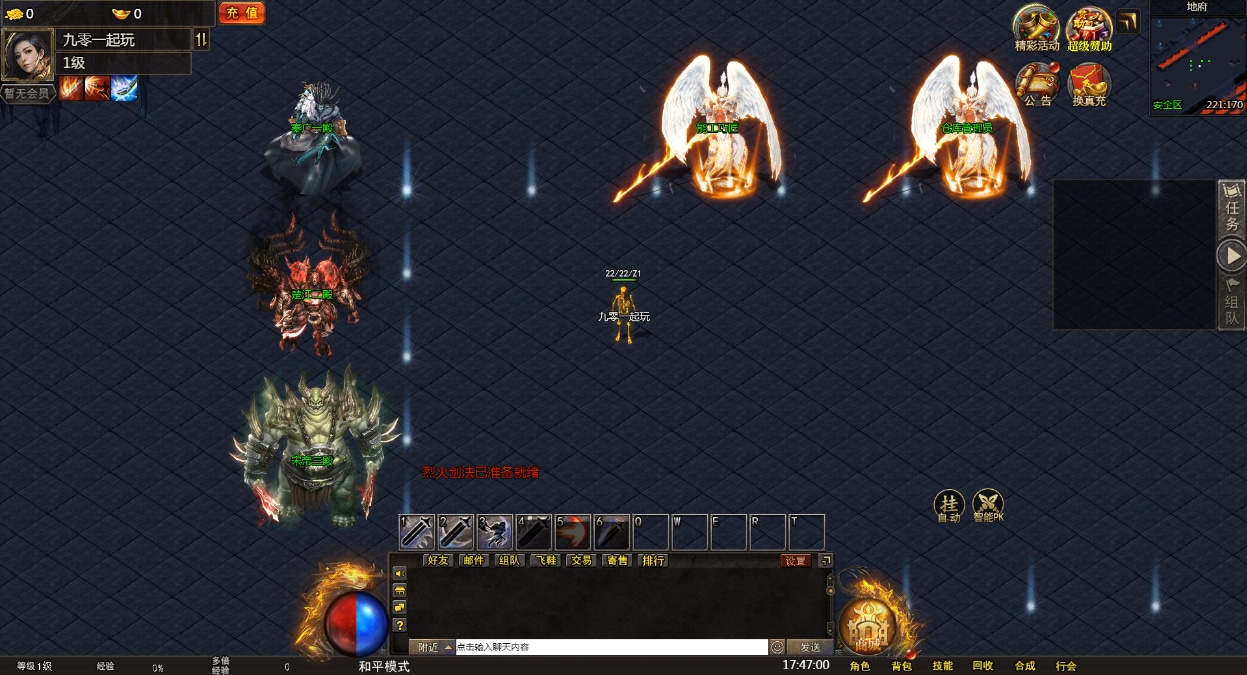Switch to the 组队 side tab
The width and height of the screenshot is (1247, 675).
(1232, 303)
